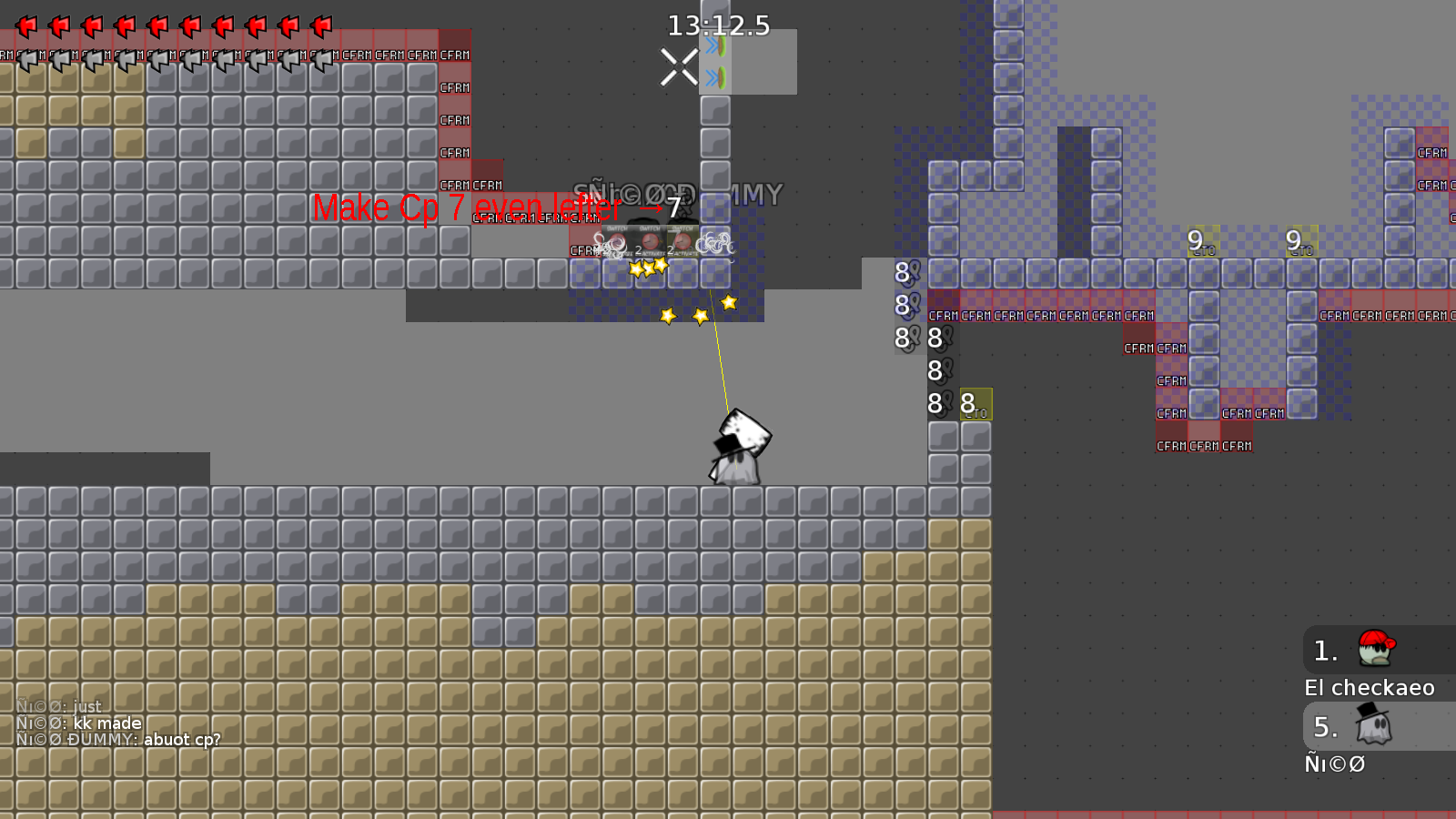This screenshot has height=819, width=1456.
Task: Select a red flag arrow block in the top row
Action: pos(27,27)
